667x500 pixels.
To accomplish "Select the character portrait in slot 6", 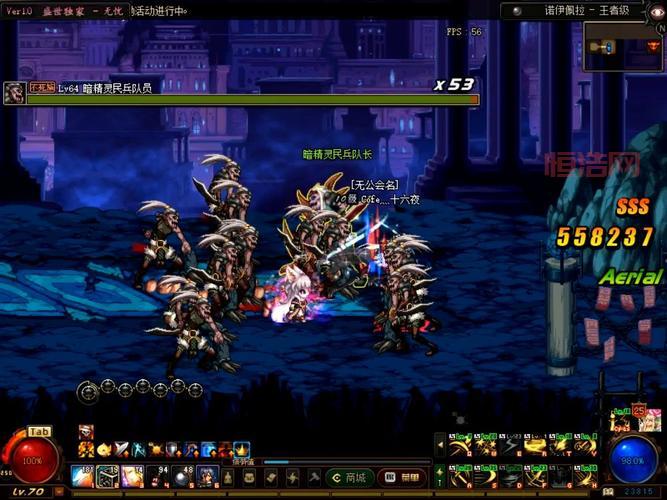I will point(207,477).
